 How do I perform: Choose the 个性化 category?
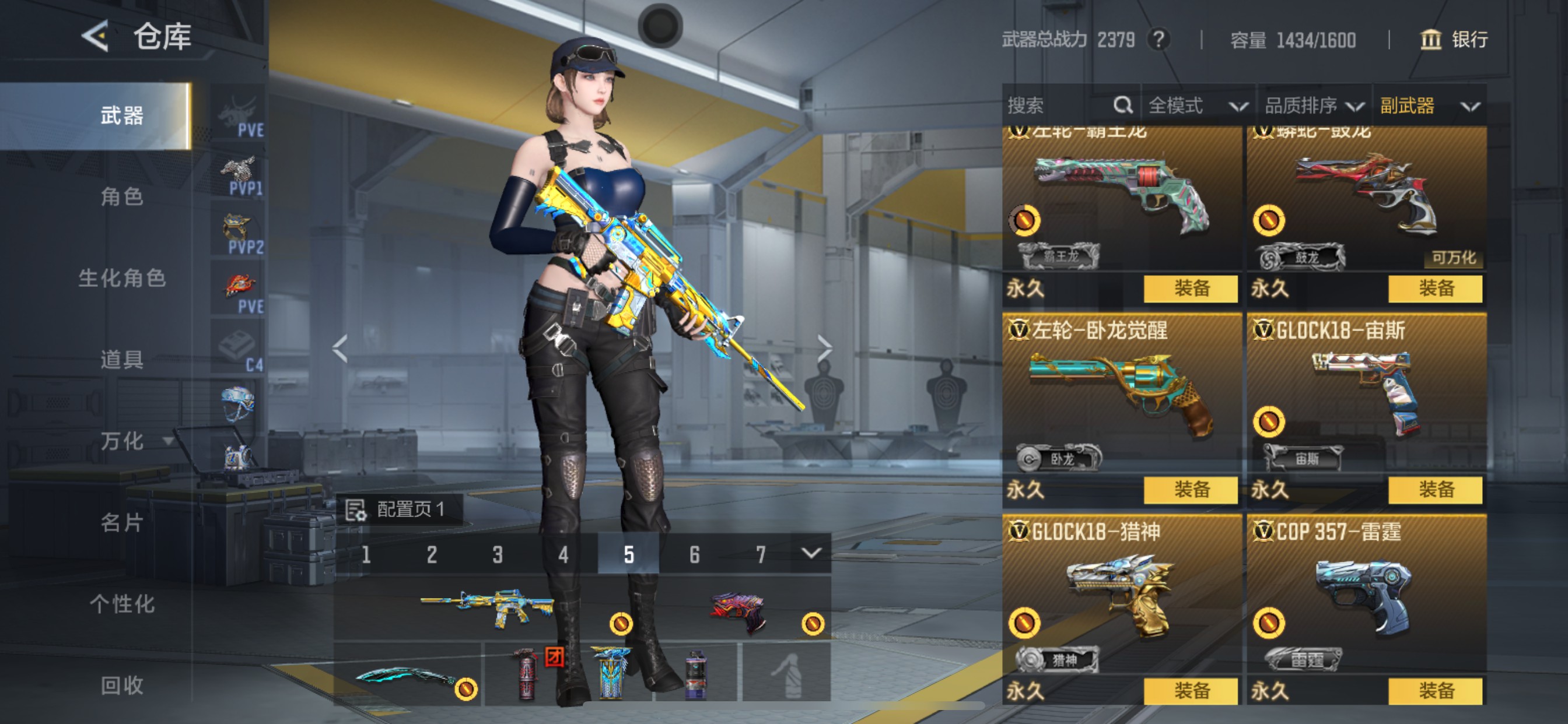point(122,604)
